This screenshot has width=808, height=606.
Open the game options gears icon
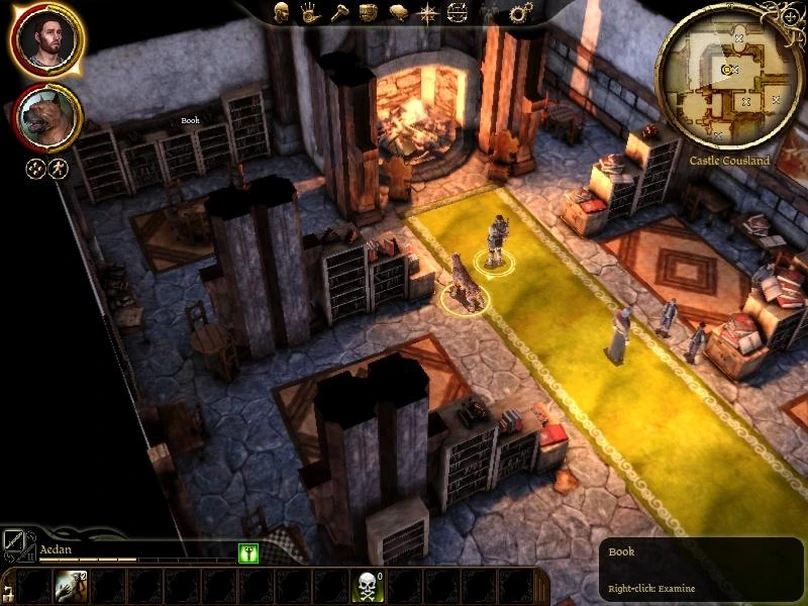tap(520, 13)
